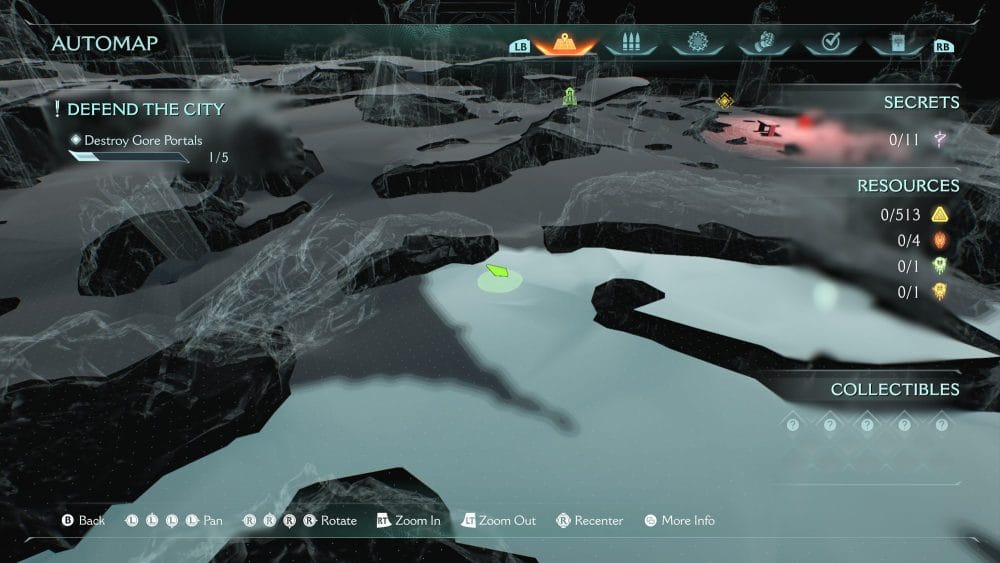Viewport: 1000px width, 563px height.
Task: Select the Secrets question mark icon
Action: tap(940, 140)
